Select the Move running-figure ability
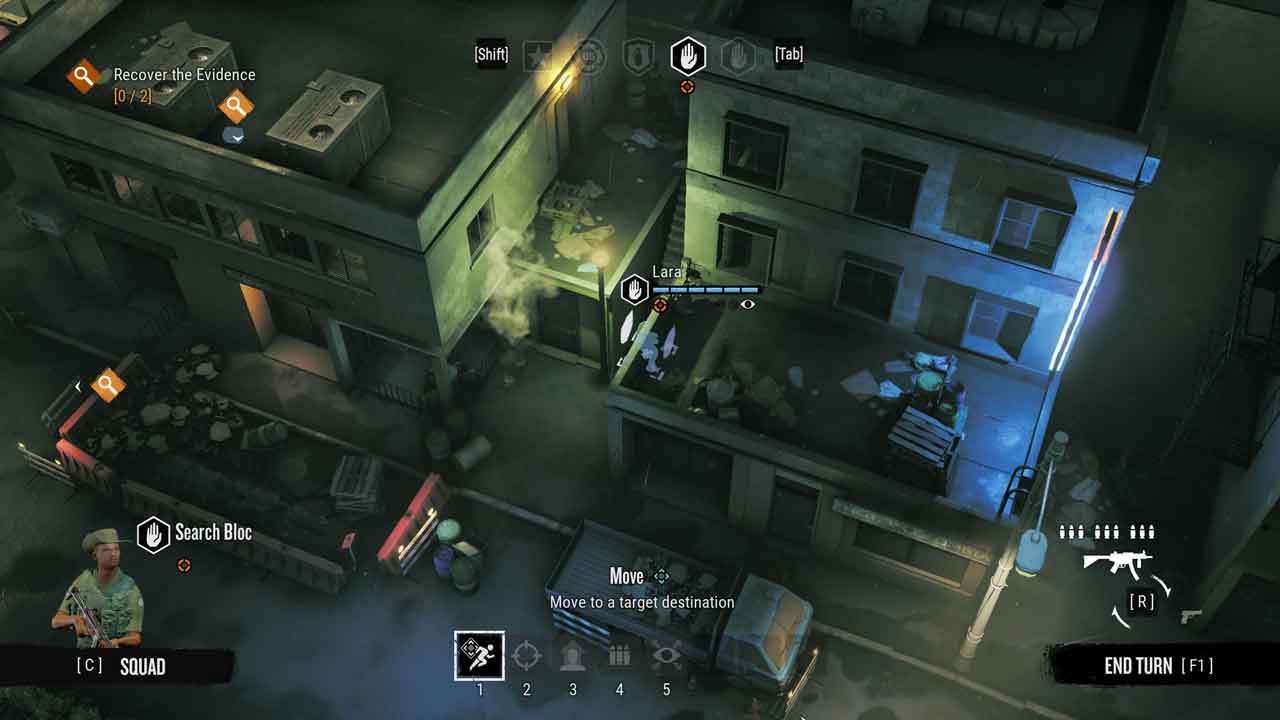The image size is (1280, 720). (x=479, y=656)
